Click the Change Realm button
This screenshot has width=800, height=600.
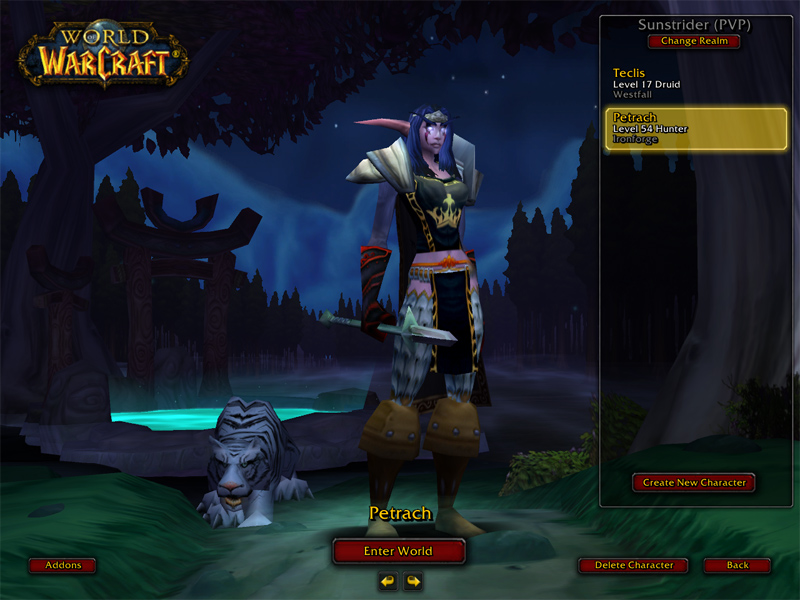694,41
